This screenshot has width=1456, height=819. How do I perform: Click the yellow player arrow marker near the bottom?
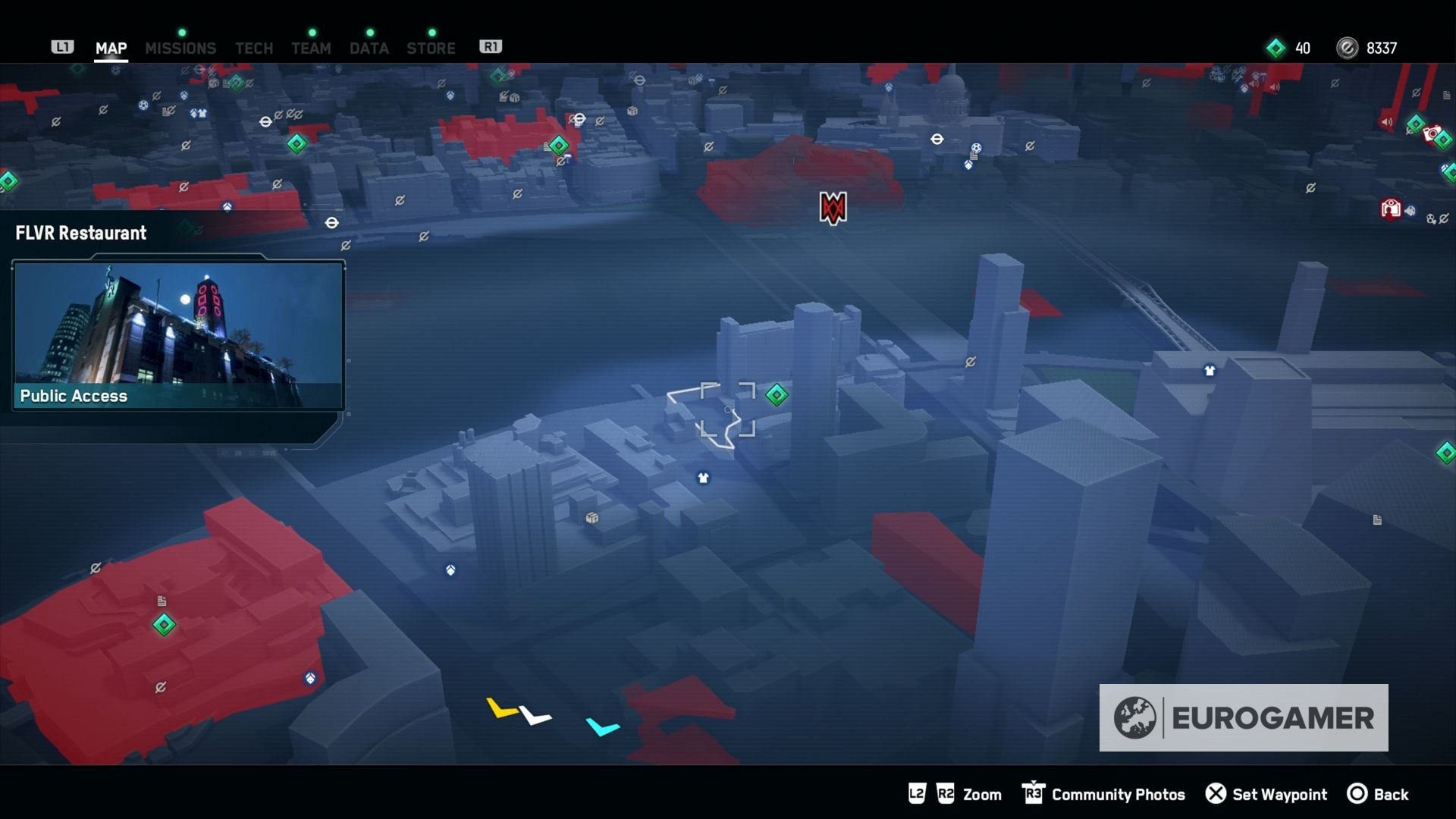tap(500, 708)
